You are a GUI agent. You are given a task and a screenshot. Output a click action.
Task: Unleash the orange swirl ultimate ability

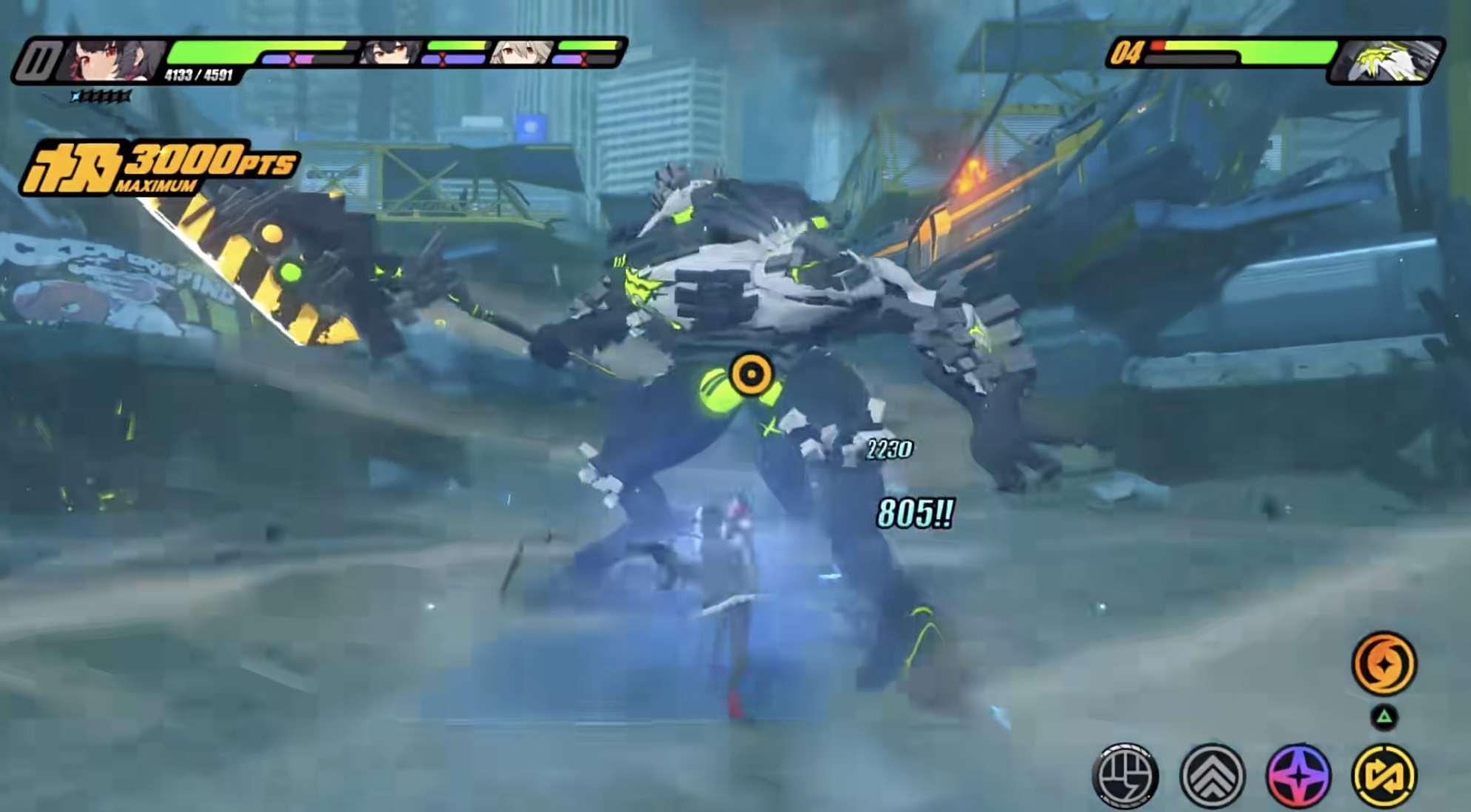(x=1384, y=664)
